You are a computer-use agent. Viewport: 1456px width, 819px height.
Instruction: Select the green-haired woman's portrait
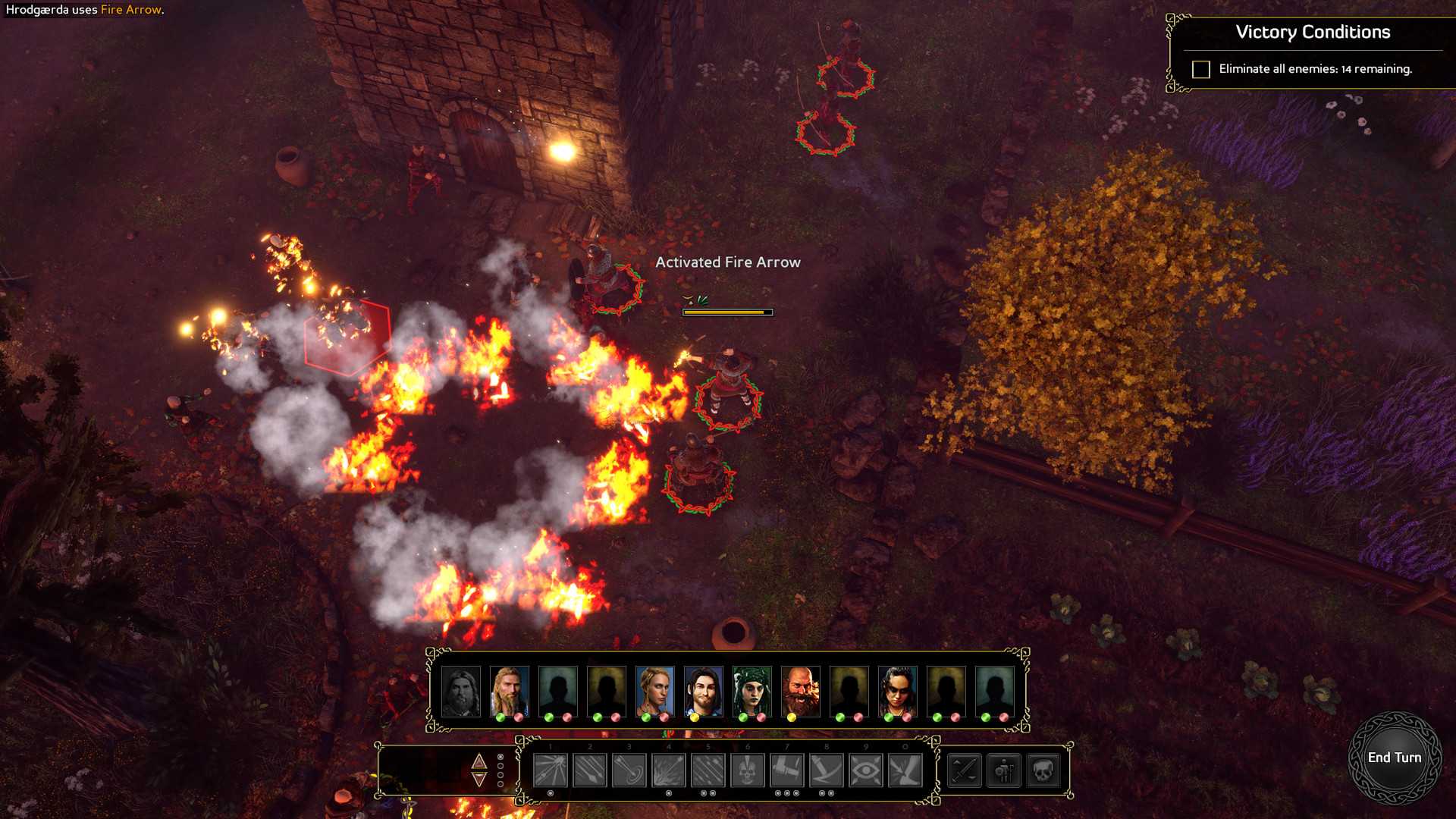click(752, 691)
